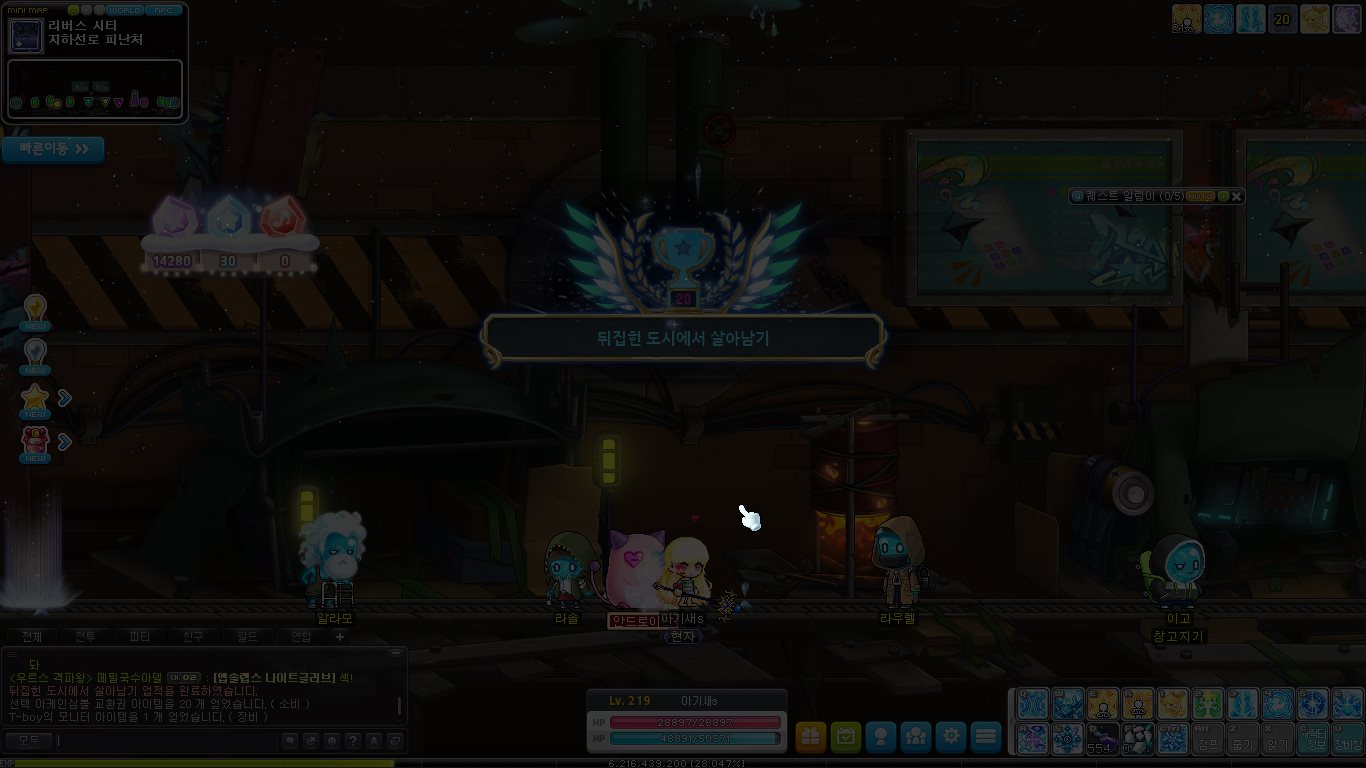This screenshot has width=1366, height=768.
Task: Add a new chat tab with plus
Action: pos(340,637)
